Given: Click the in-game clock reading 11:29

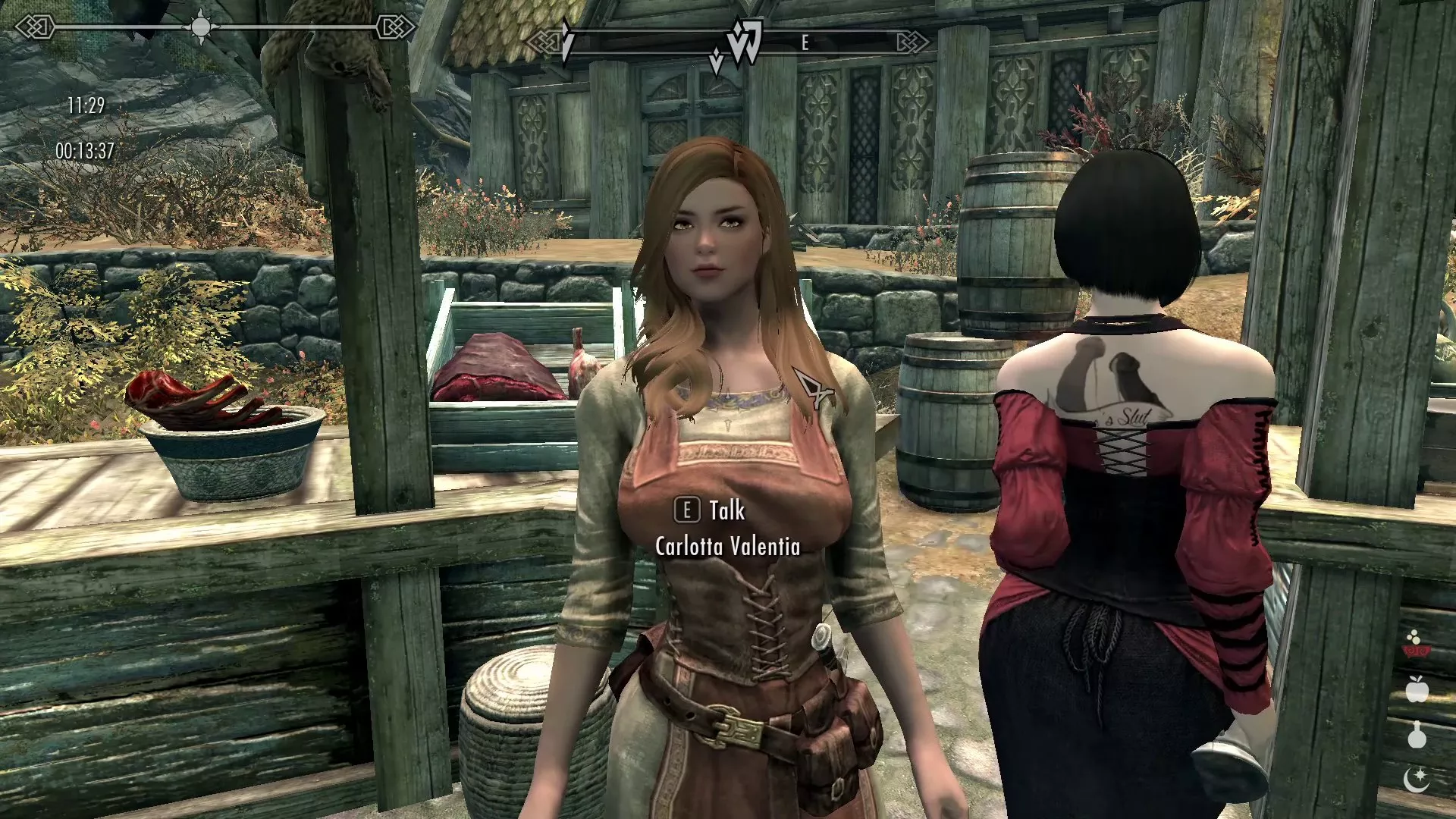Looking at the screenshot, I should (87, 106).
